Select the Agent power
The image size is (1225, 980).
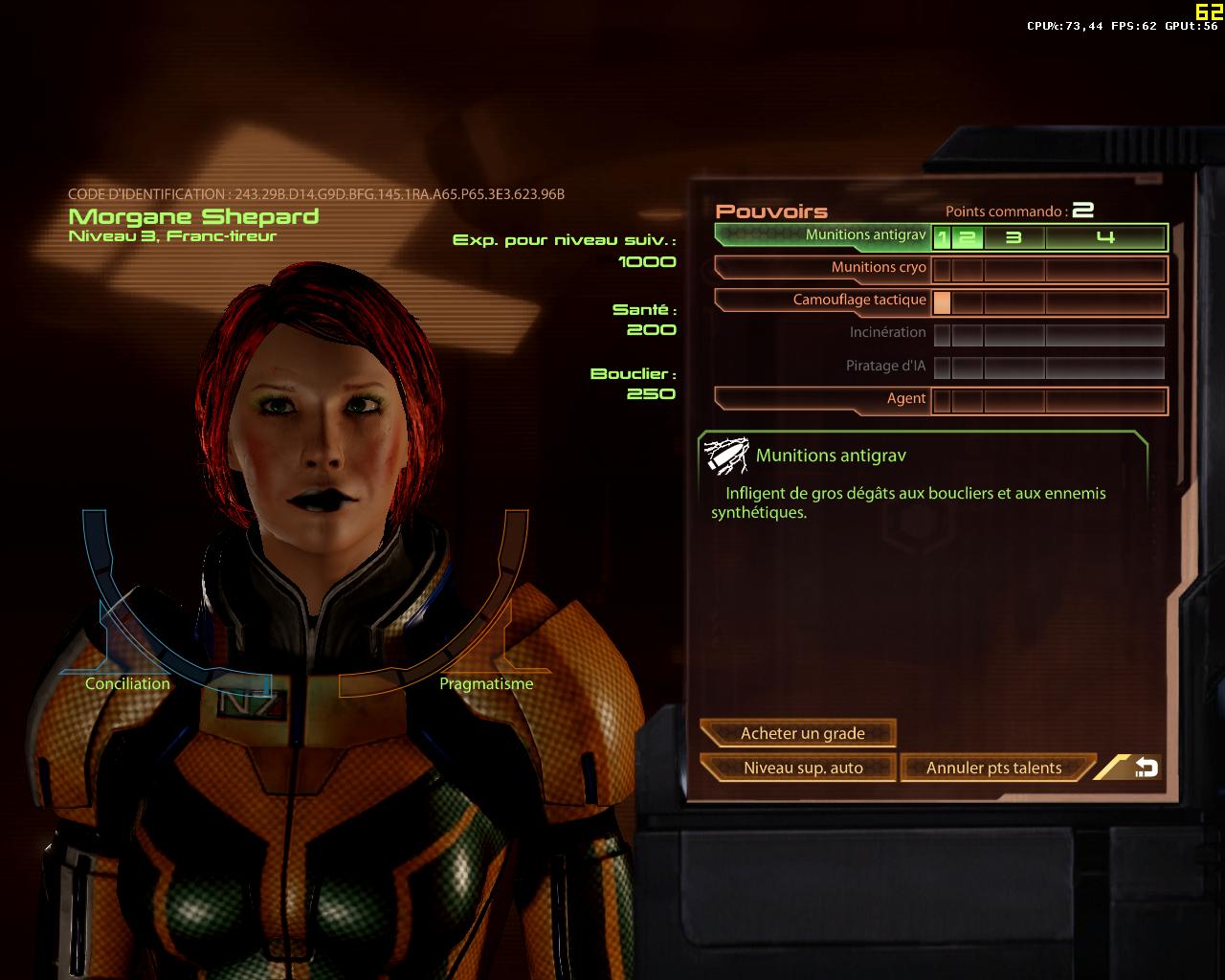pos(905,399)
